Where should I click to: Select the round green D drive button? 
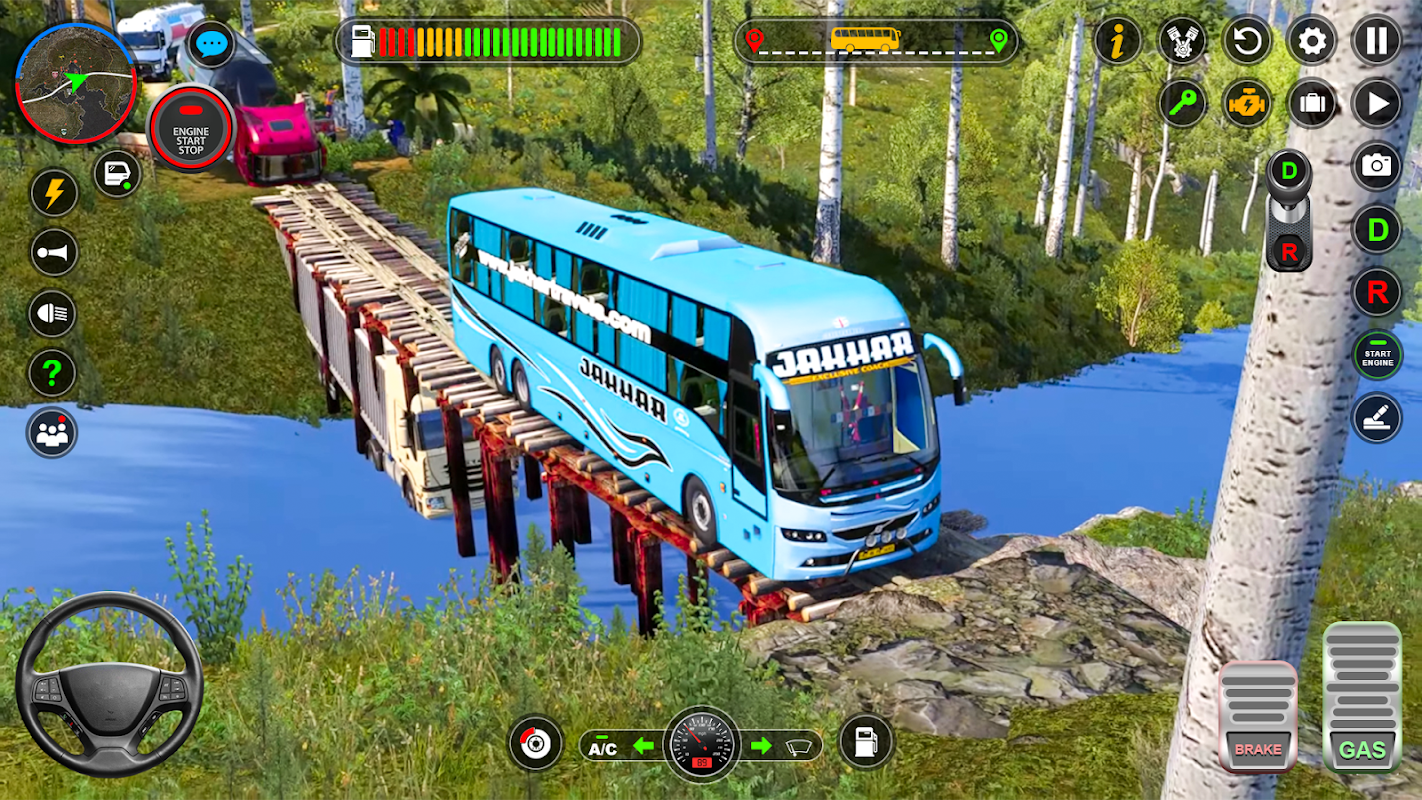coord(1377,230)
